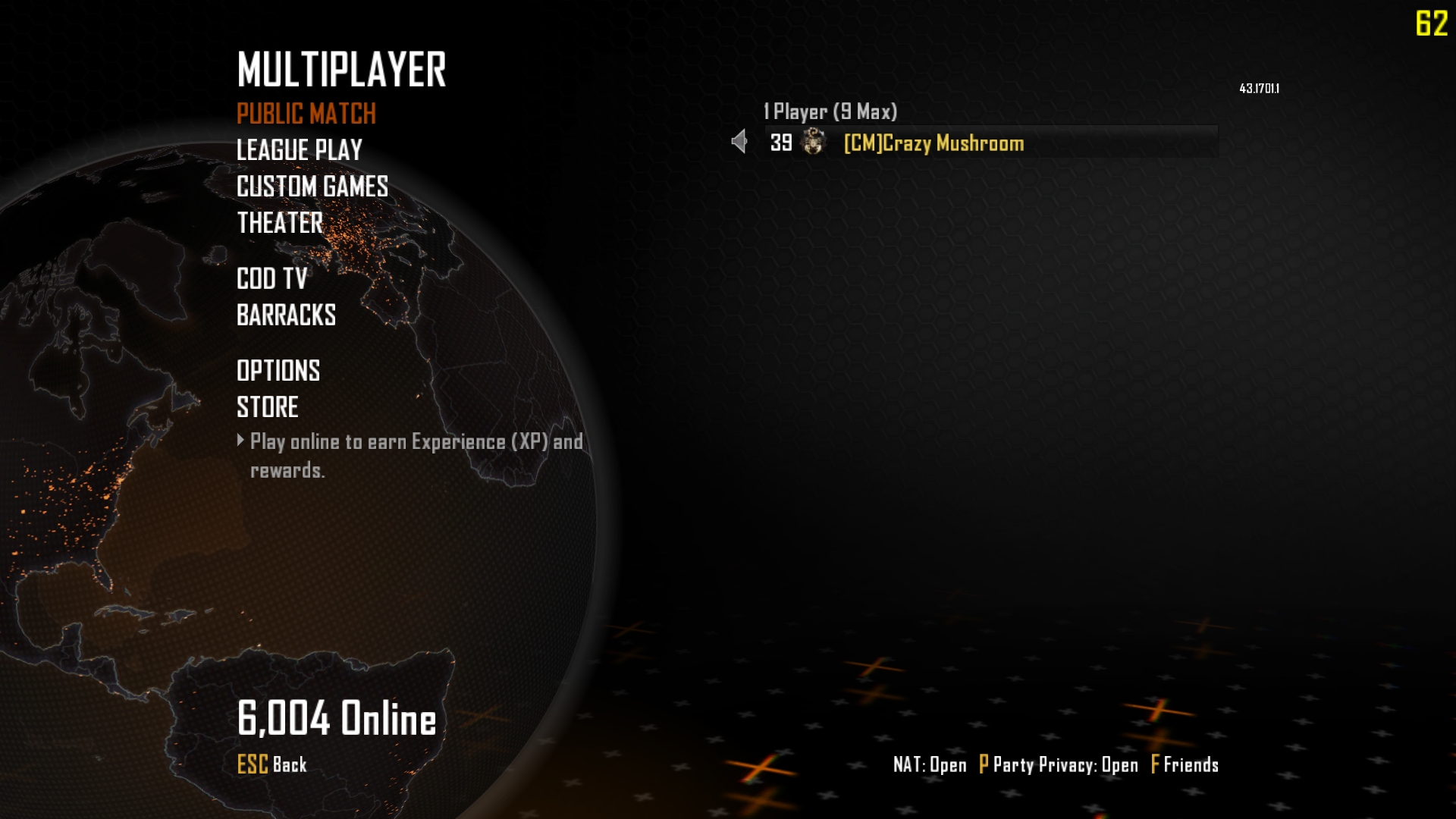Open the Friends list
The height and width of the screenshot is (819, 1456).
pyautogui.click(x=1185, y=764)
